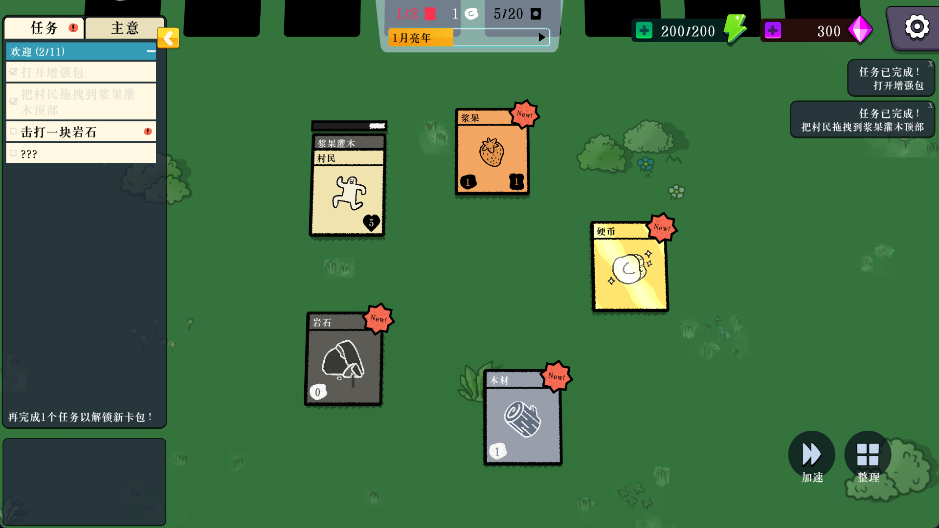Add gems with the purple plus button
The width and height of the screenshot is (939, 528).
coord(772,31)
